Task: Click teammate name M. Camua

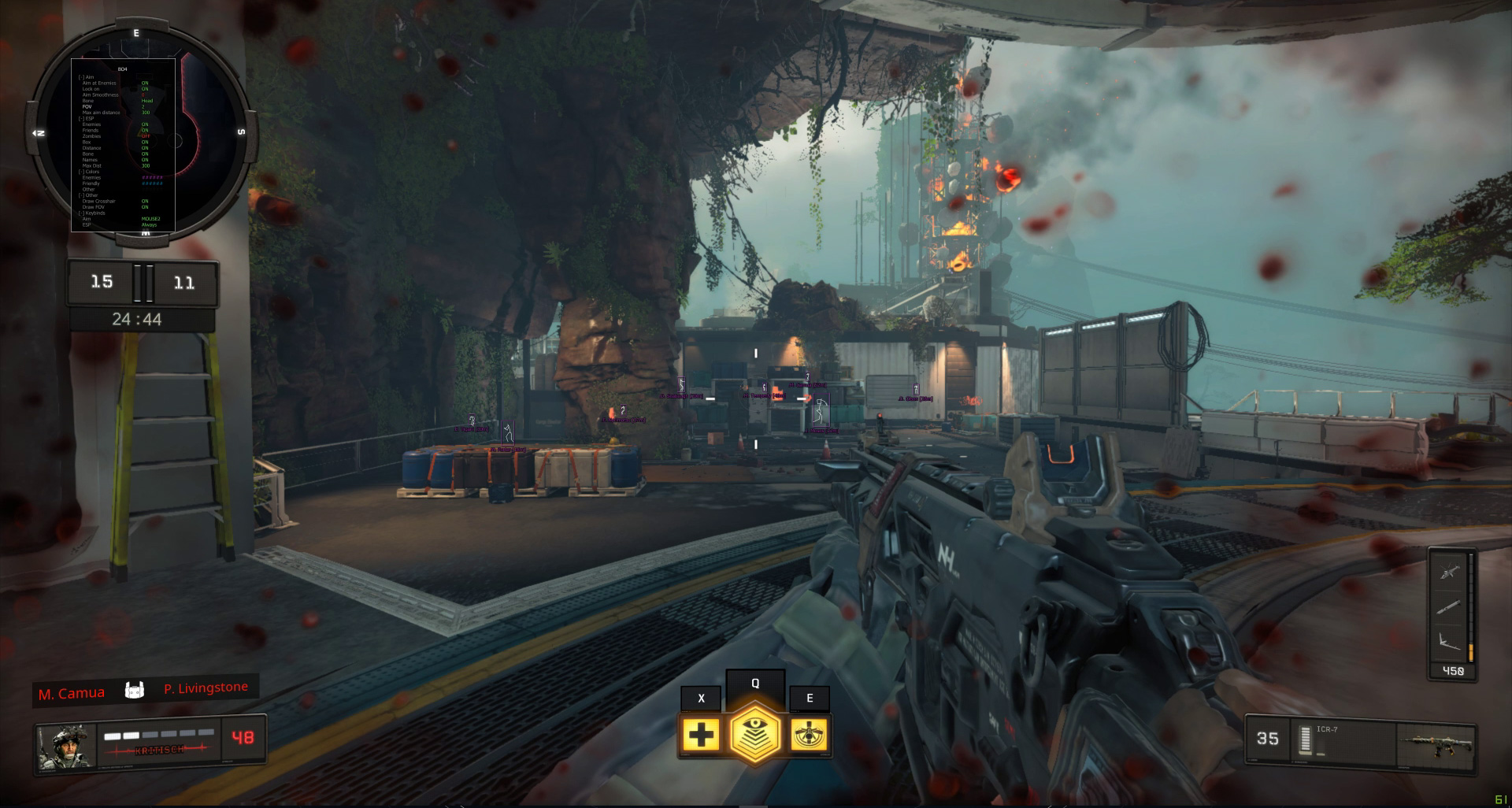Action: (73, 693)
